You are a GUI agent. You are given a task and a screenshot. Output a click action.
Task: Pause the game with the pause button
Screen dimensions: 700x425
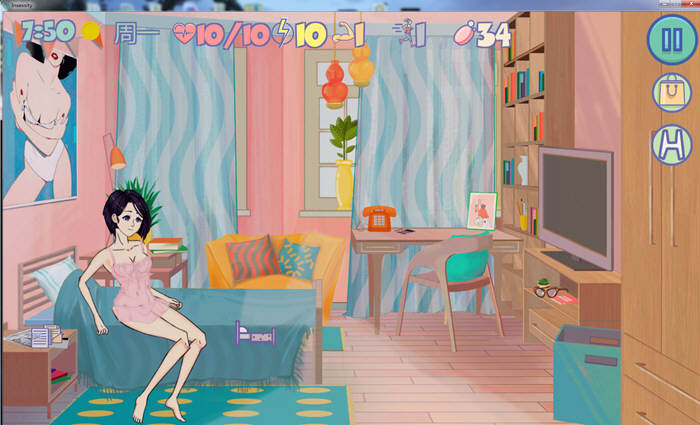(x=665, y=40)
